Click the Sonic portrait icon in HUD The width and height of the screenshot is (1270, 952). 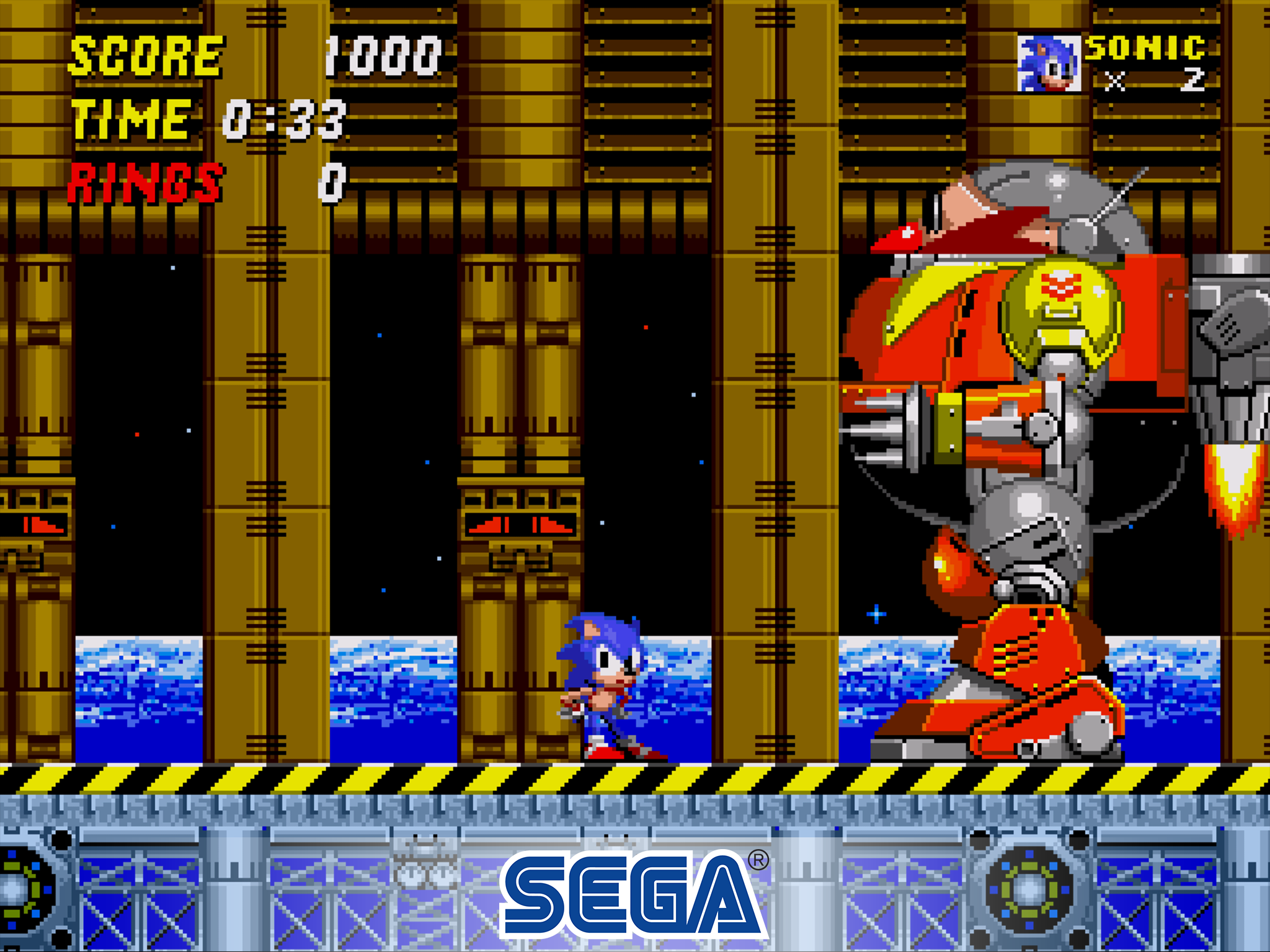[x=1048, y=62]
